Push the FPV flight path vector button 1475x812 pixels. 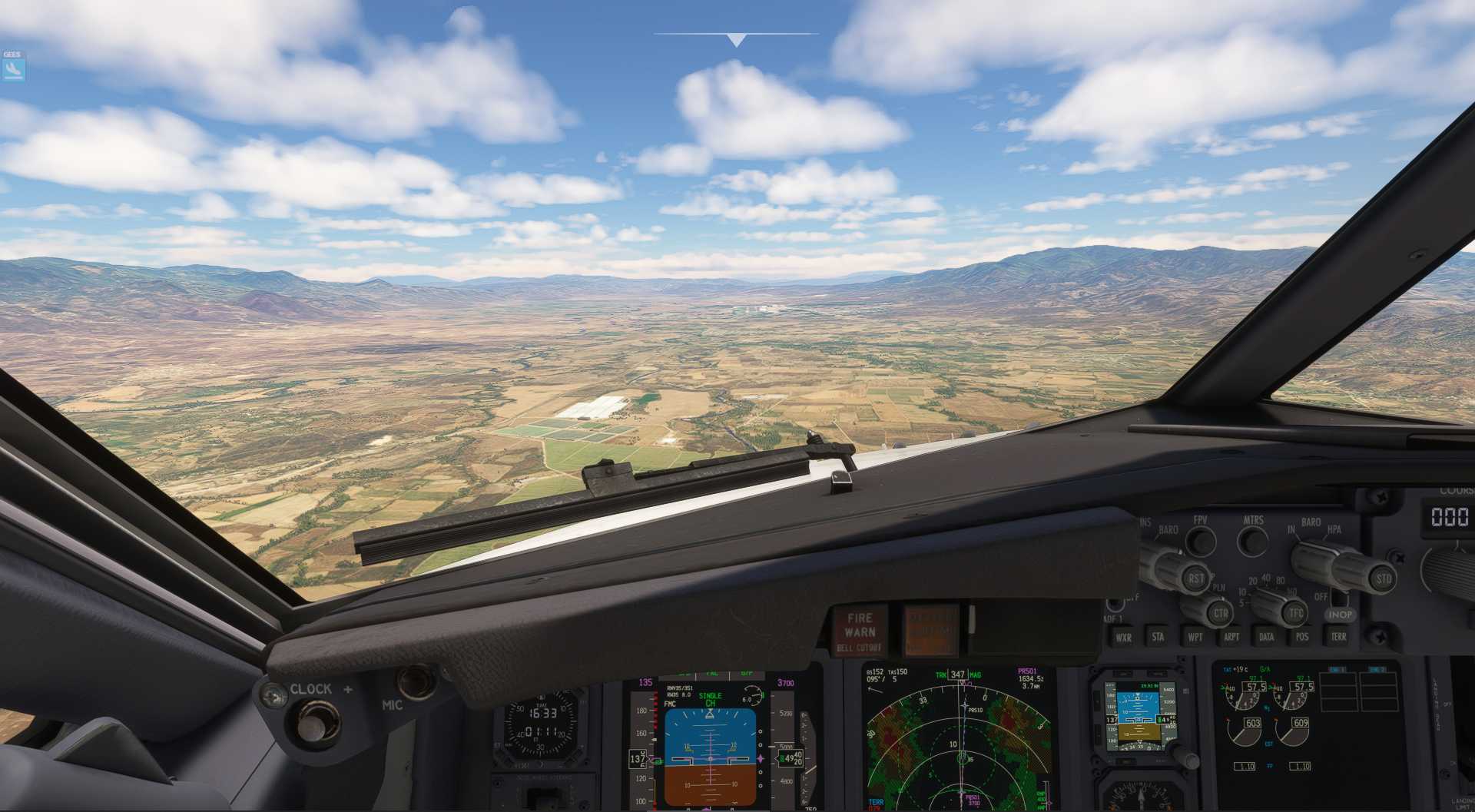coord(1201,541)
